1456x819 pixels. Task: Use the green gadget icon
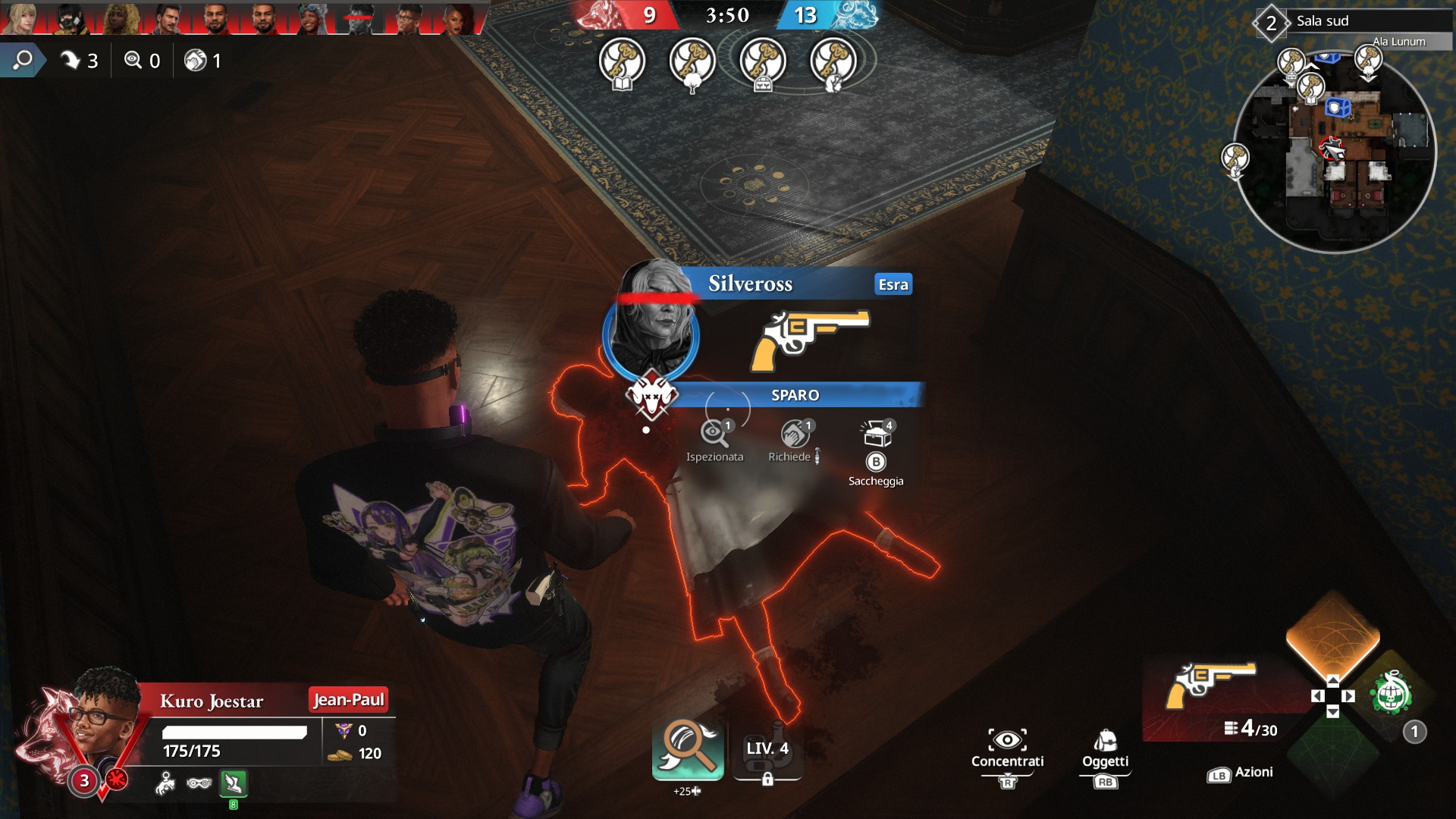1390,694
